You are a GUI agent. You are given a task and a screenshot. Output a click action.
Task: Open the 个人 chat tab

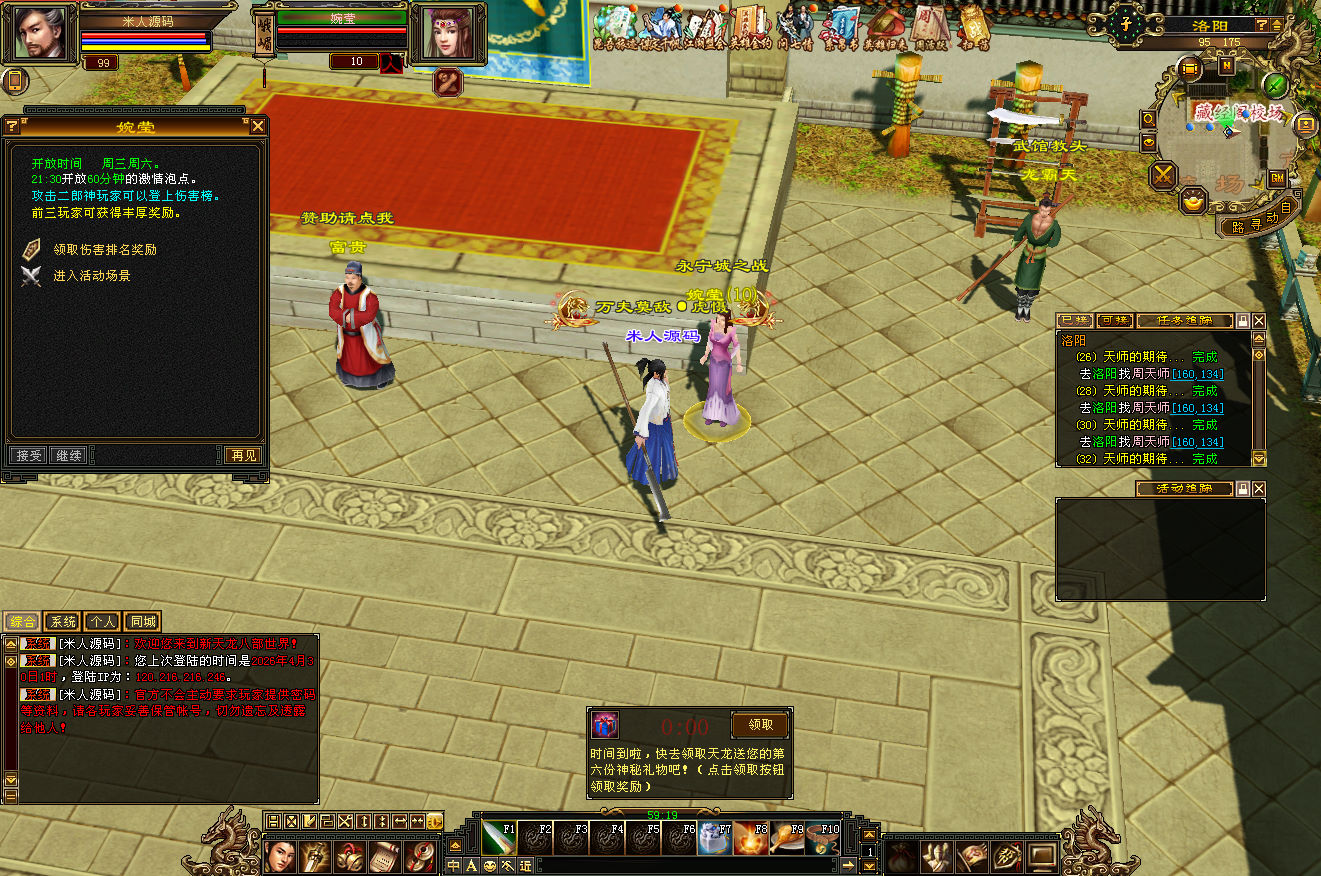[x=102, y=622]
